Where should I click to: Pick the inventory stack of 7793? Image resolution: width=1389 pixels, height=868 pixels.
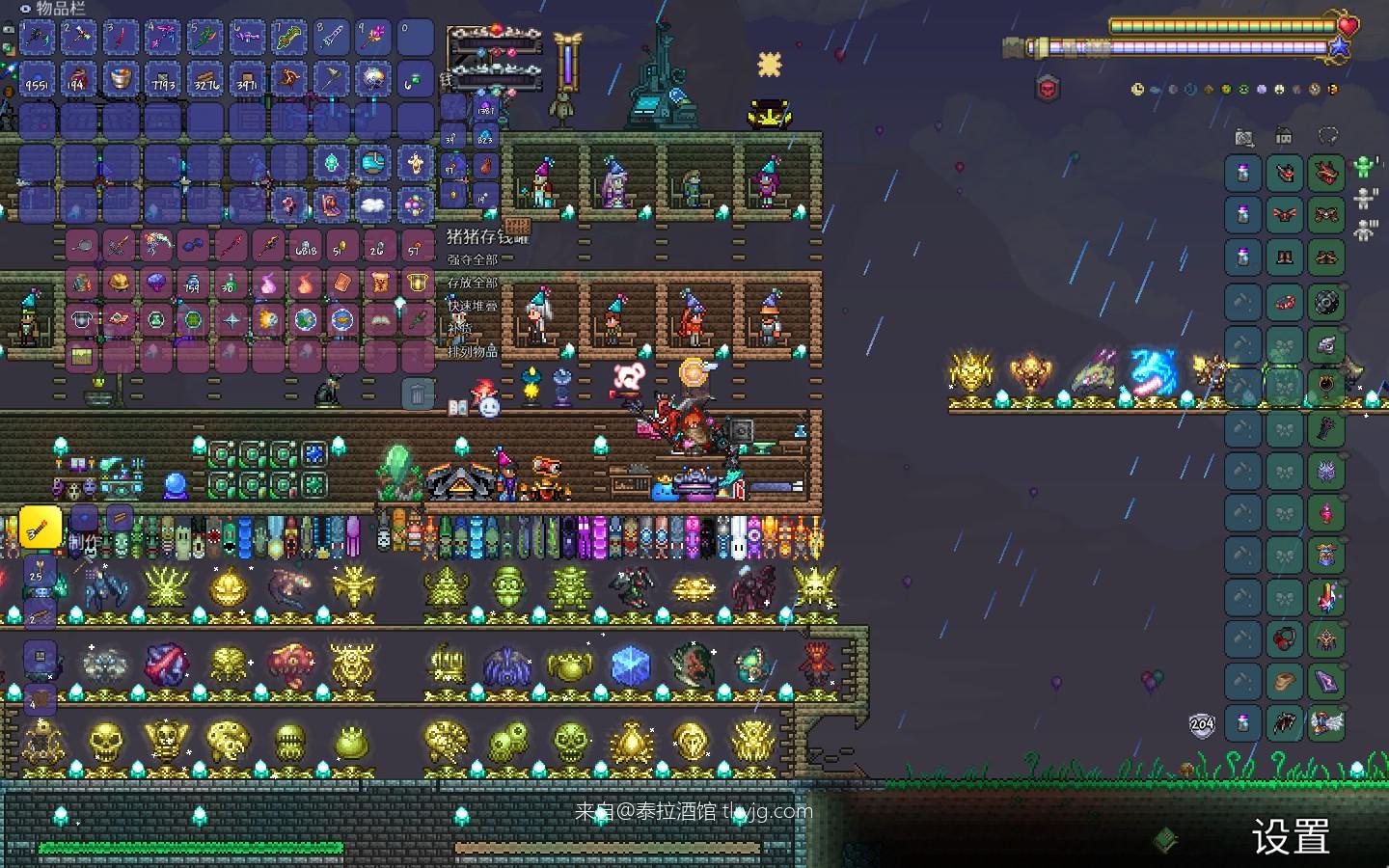(164, 79)
